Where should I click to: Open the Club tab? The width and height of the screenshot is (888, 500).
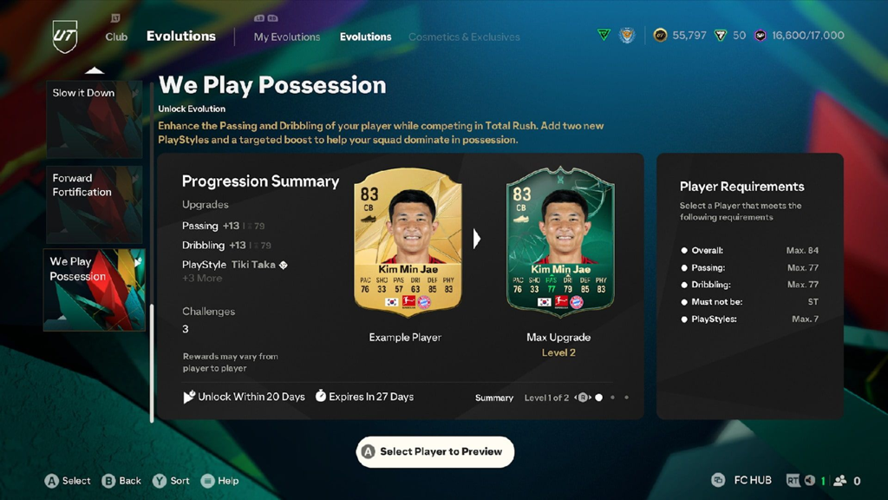[116, 37]
